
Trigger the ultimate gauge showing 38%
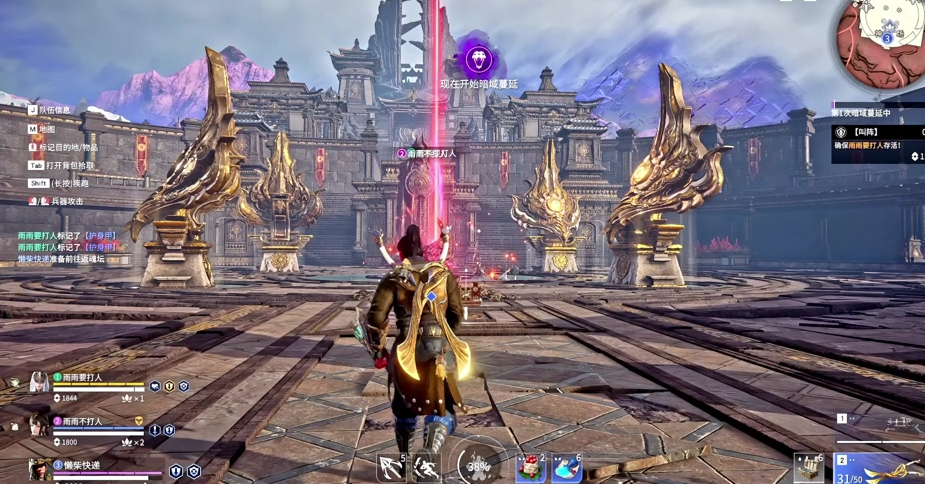(x=479, y=465)
